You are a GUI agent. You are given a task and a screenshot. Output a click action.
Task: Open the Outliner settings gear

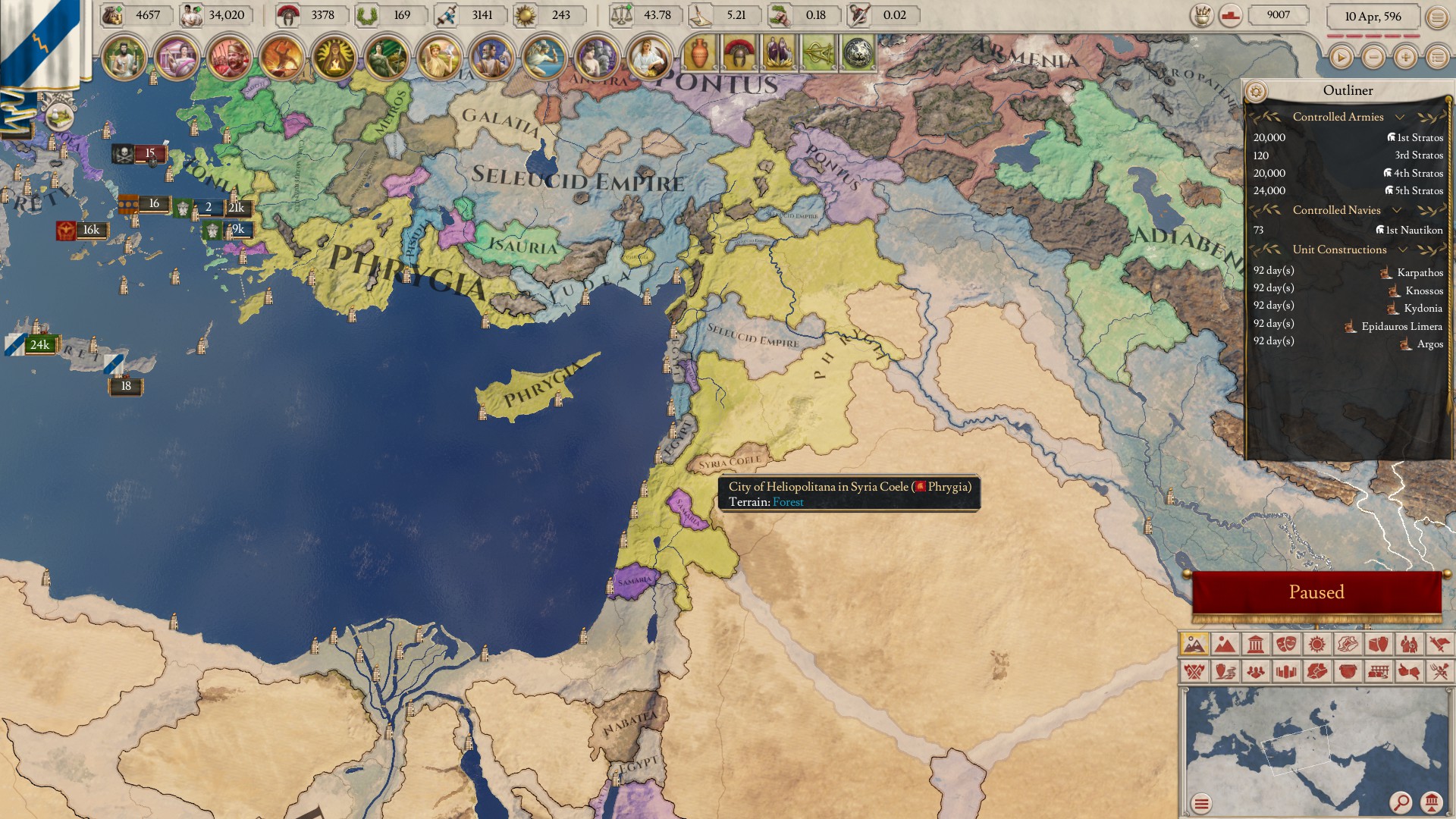pyautogui.click(x=1257, y=90)
